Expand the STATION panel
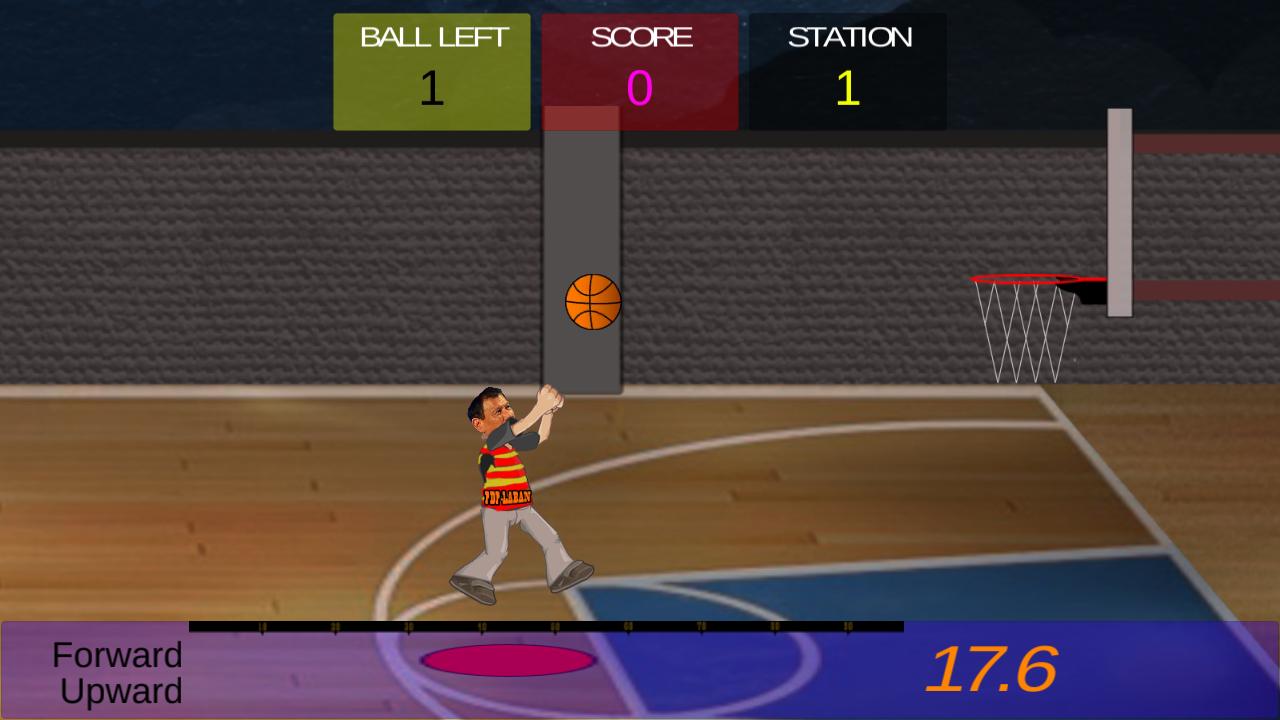The height and width of the screenshot is (720, 1280). point(846,70)
